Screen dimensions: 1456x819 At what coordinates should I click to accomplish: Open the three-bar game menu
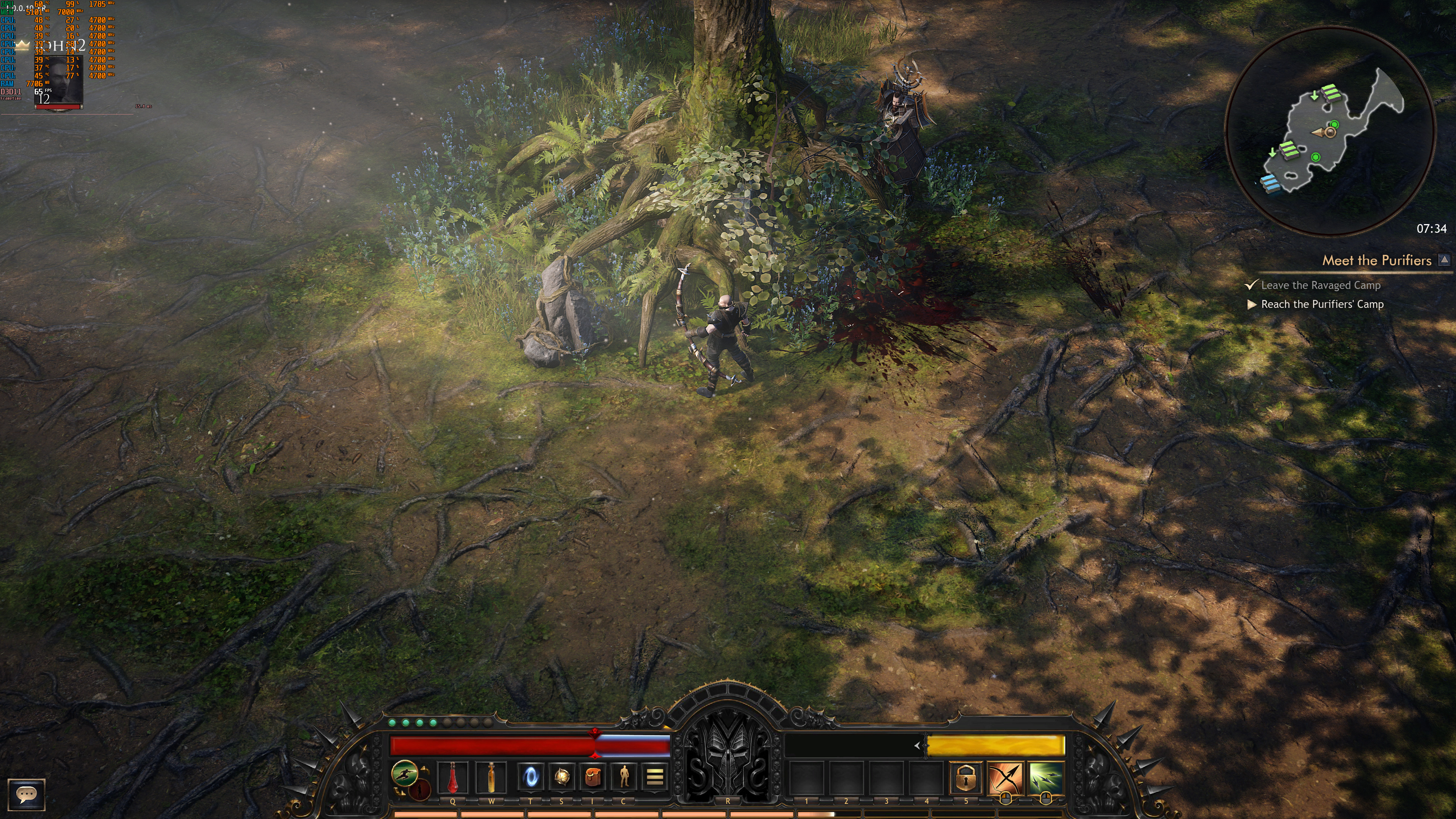coord(654,777)
